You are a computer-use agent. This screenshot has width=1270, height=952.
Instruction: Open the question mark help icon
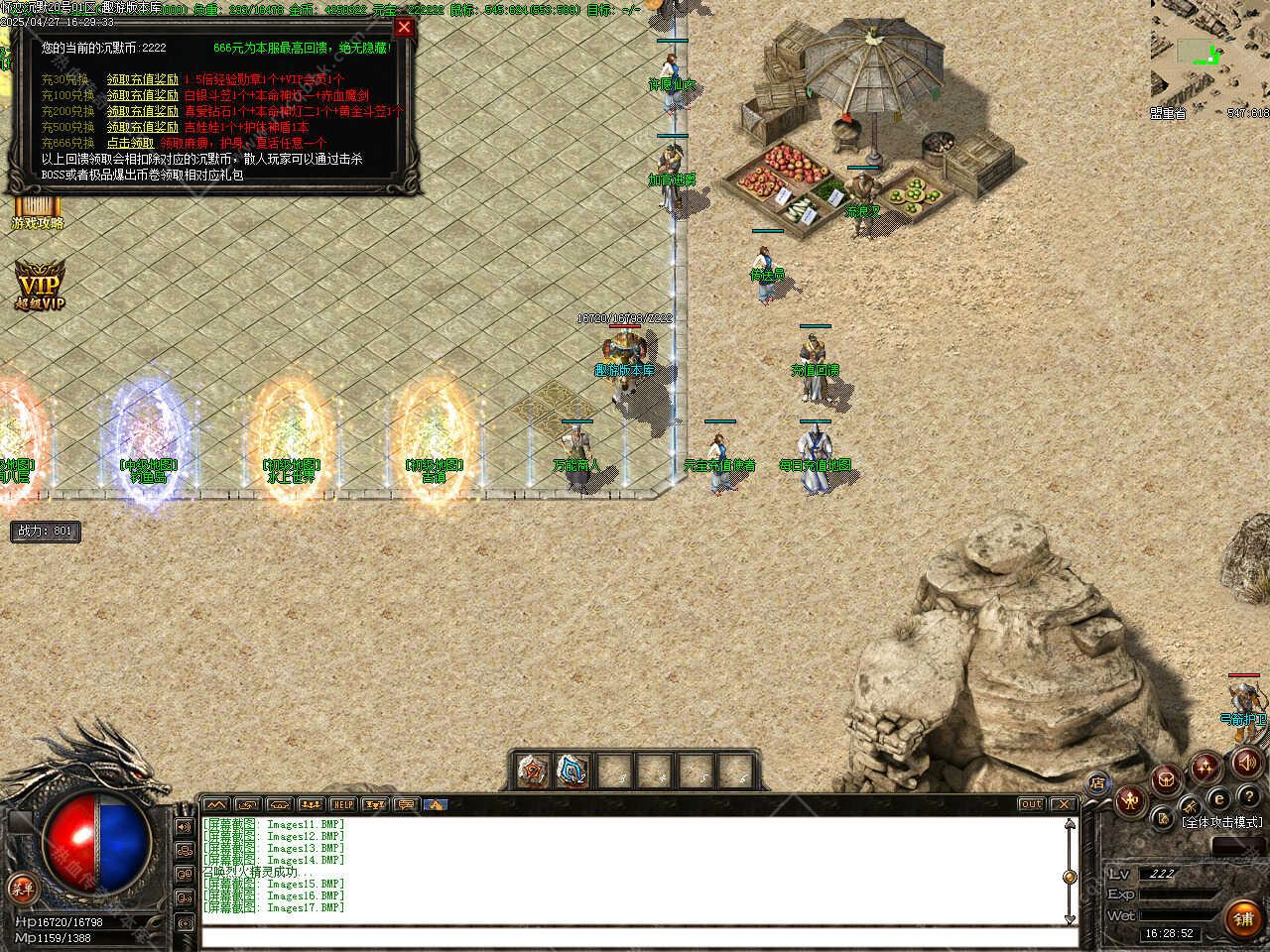[1248, 797]
